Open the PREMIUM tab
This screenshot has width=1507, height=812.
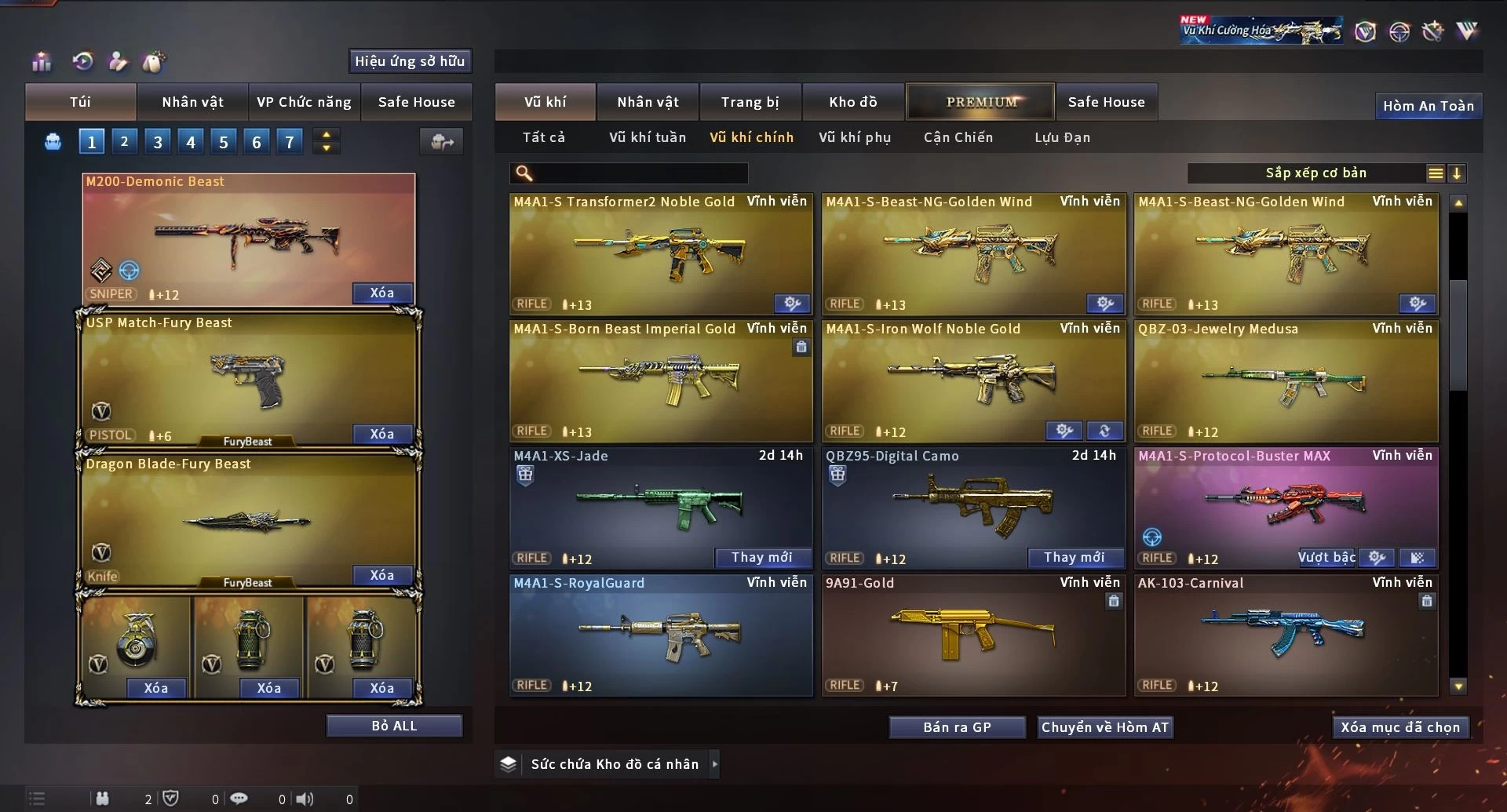click(x=980, y=102)
